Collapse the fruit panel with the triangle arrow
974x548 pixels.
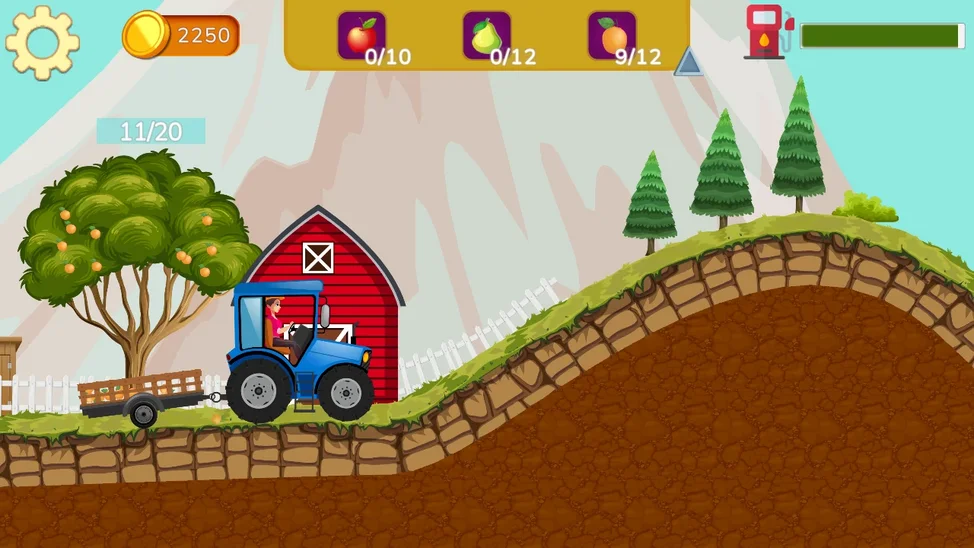688,62
